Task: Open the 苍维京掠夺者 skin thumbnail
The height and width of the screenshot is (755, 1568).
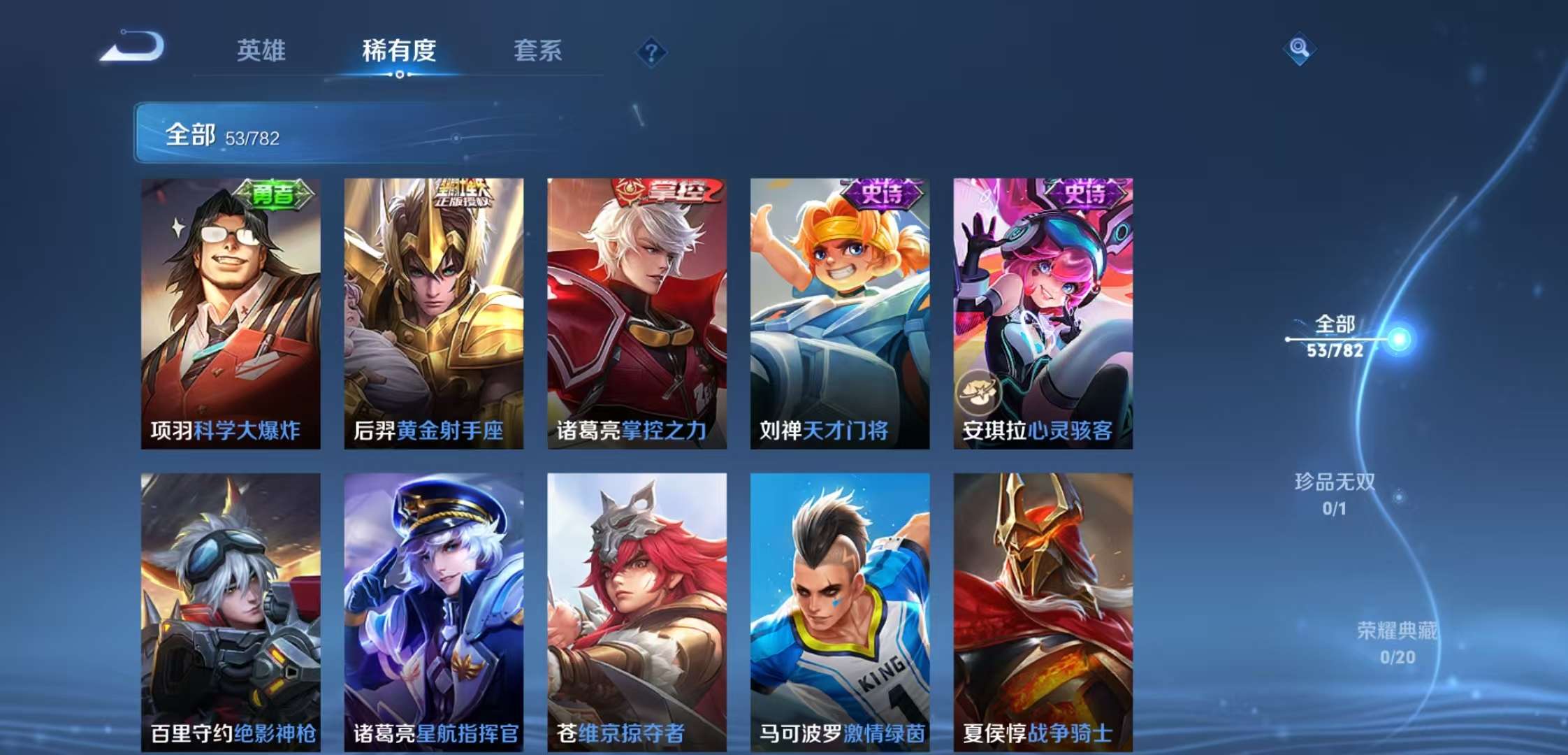Action: coord(637,608)
